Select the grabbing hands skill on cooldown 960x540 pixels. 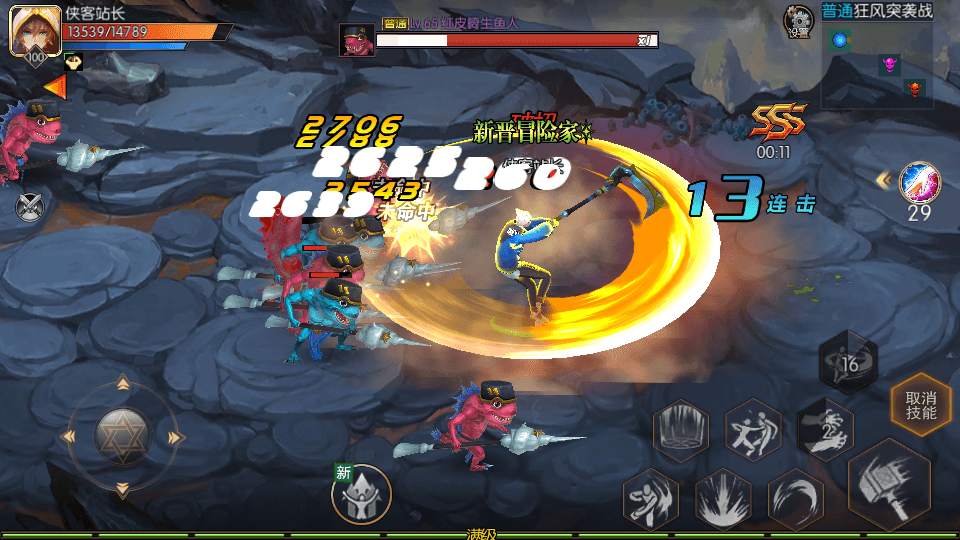point(825,427)
